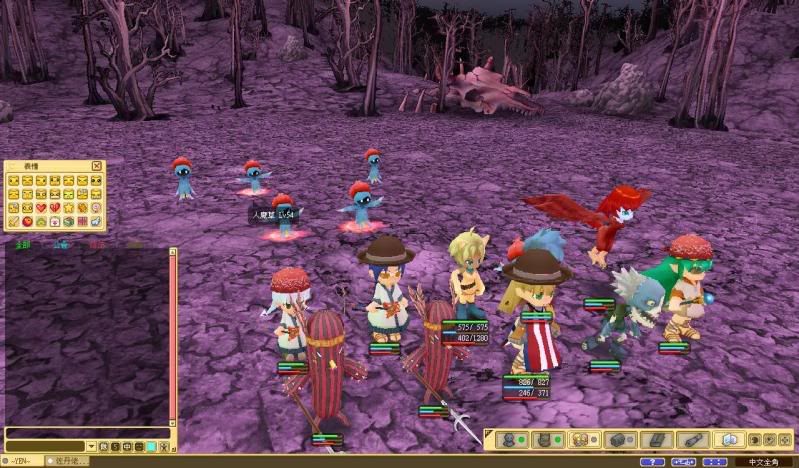Image resolution: width=799 pixels, height=468 pixels.
Task: Select the sword emoticon
Action: (13, 221)
